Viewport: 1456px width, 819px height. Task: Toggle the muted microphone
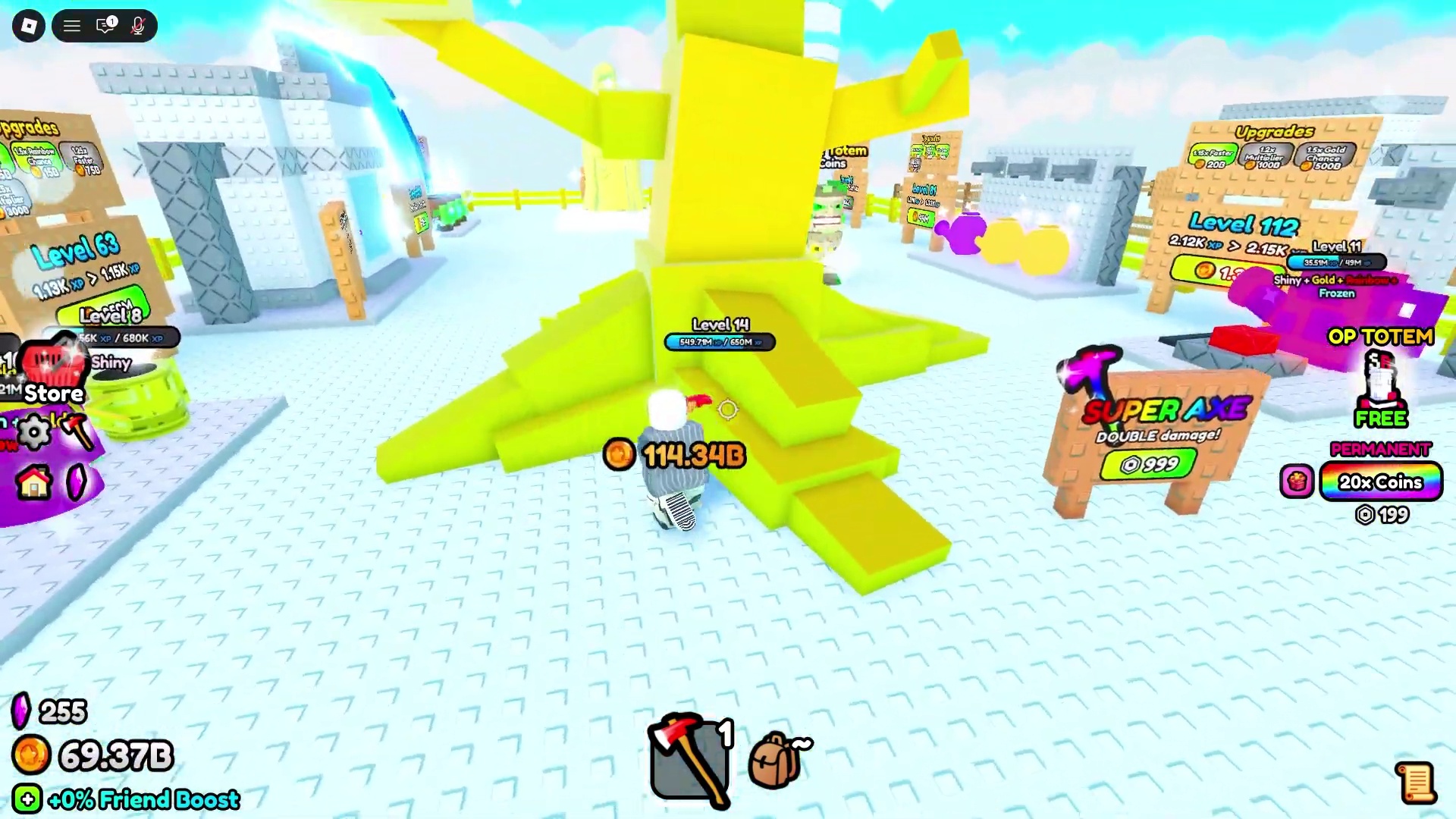pyautogui.click(x=137, y=27)
